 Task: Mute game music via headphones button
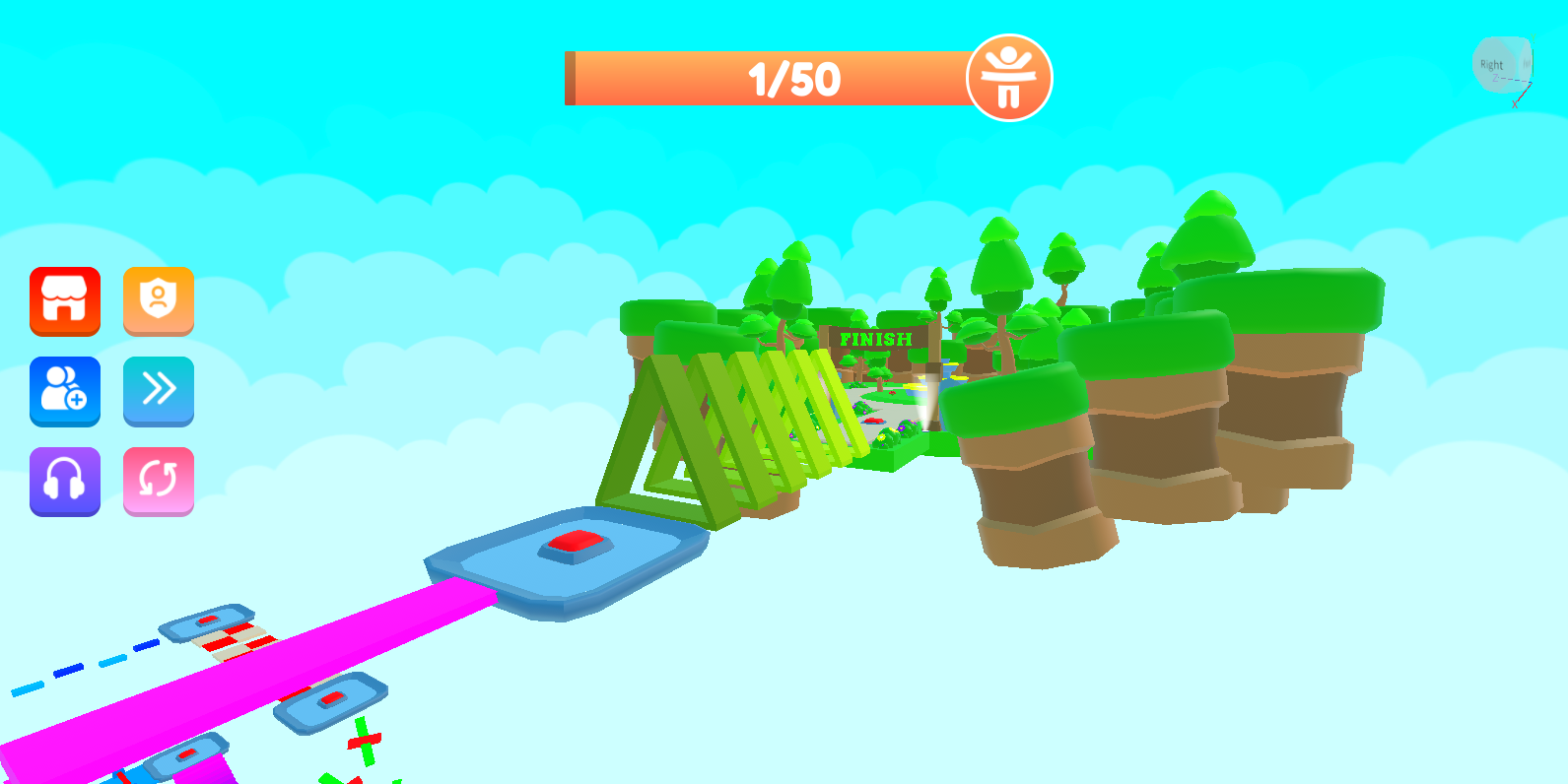(x=65, y=481)
